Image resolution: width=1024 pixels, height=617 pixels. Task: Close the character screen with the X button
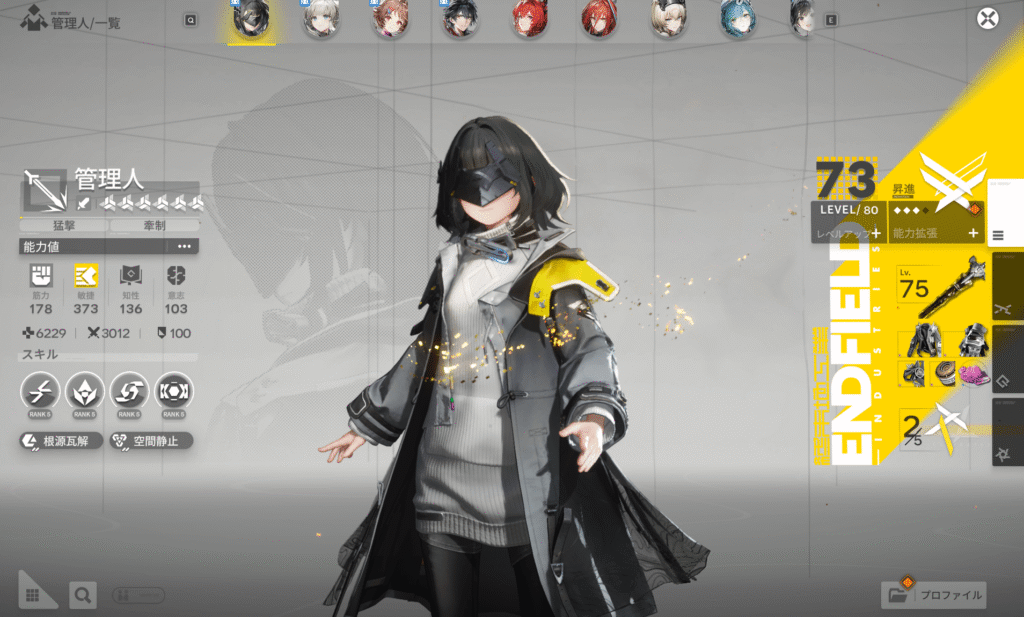(988, 18)
